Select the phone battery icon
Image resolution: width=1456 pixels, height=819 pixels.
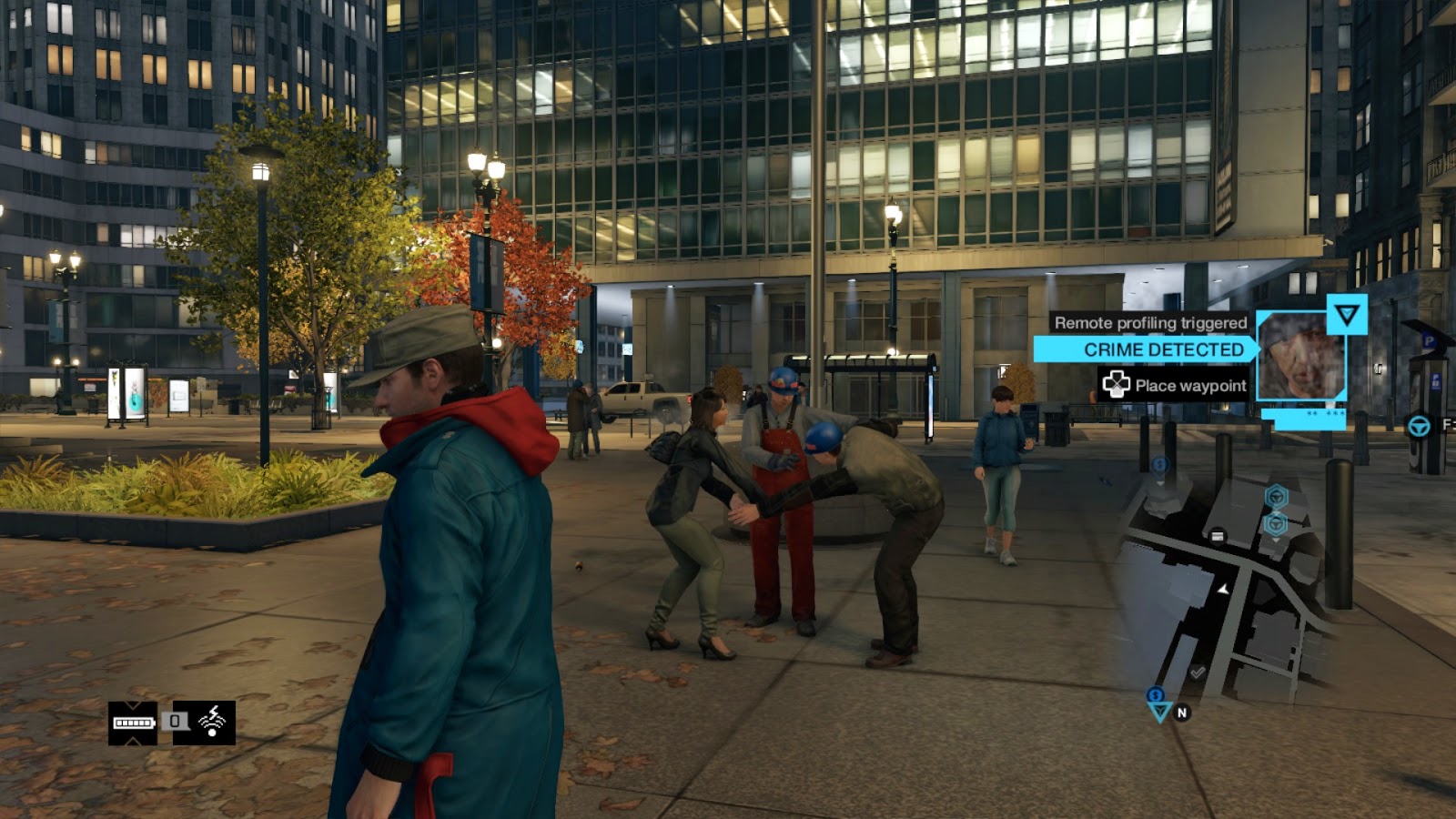(133, 723)
